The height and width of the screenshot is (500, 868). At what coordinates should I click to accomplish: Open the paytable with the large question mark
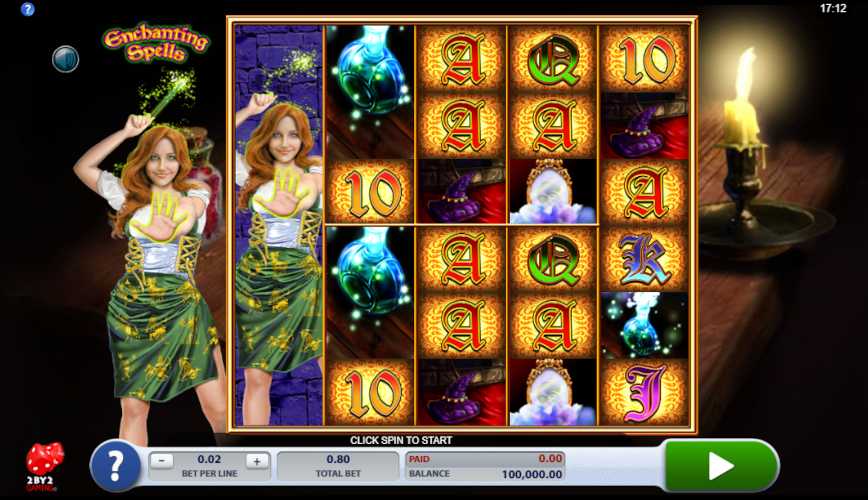coord(115,466)
